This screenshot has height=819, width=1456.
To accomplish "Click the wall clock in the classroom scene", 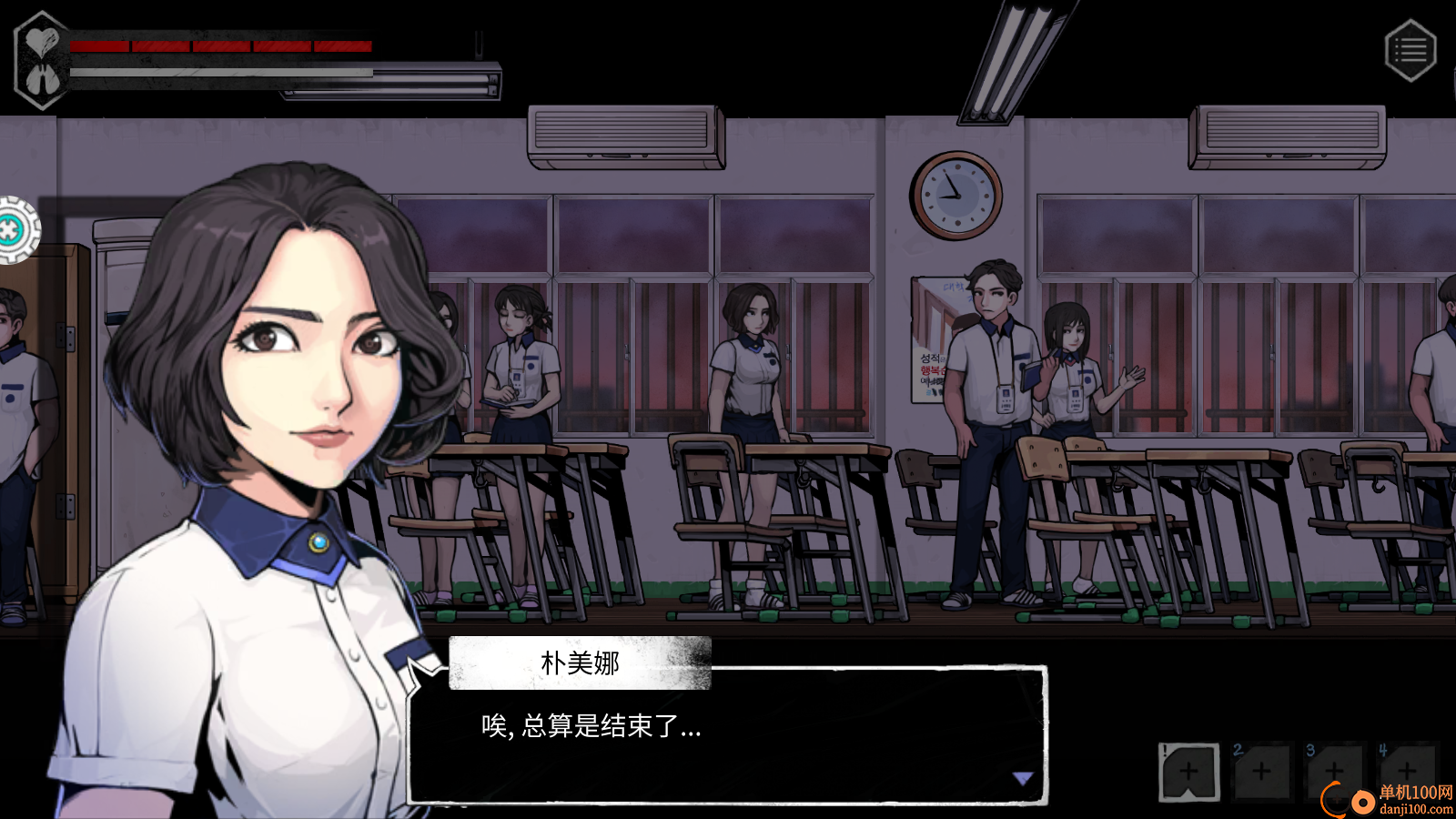I will click(954, 195).
